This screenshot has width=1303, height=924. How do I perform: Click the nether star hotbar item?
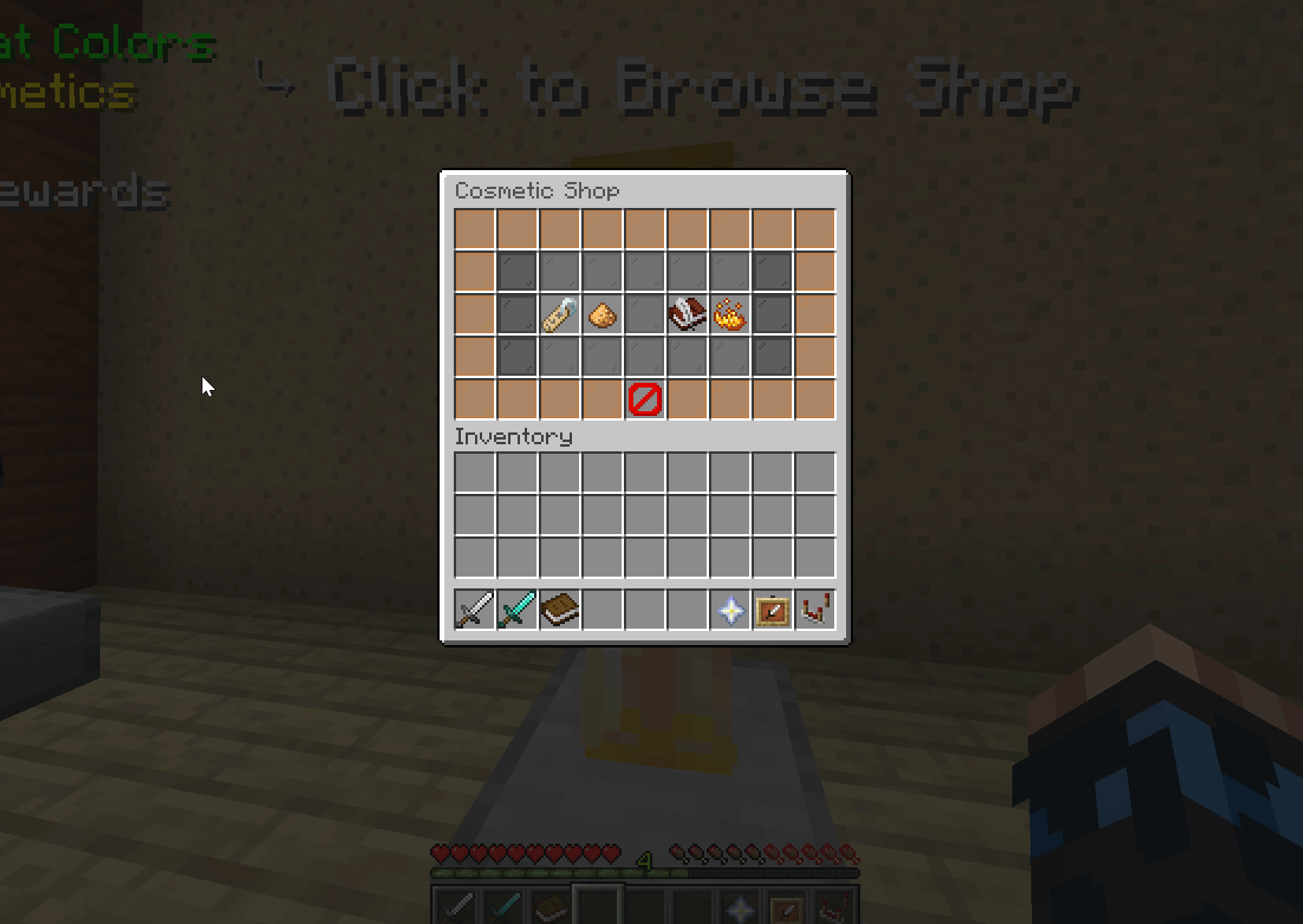[x=729, y=610]
